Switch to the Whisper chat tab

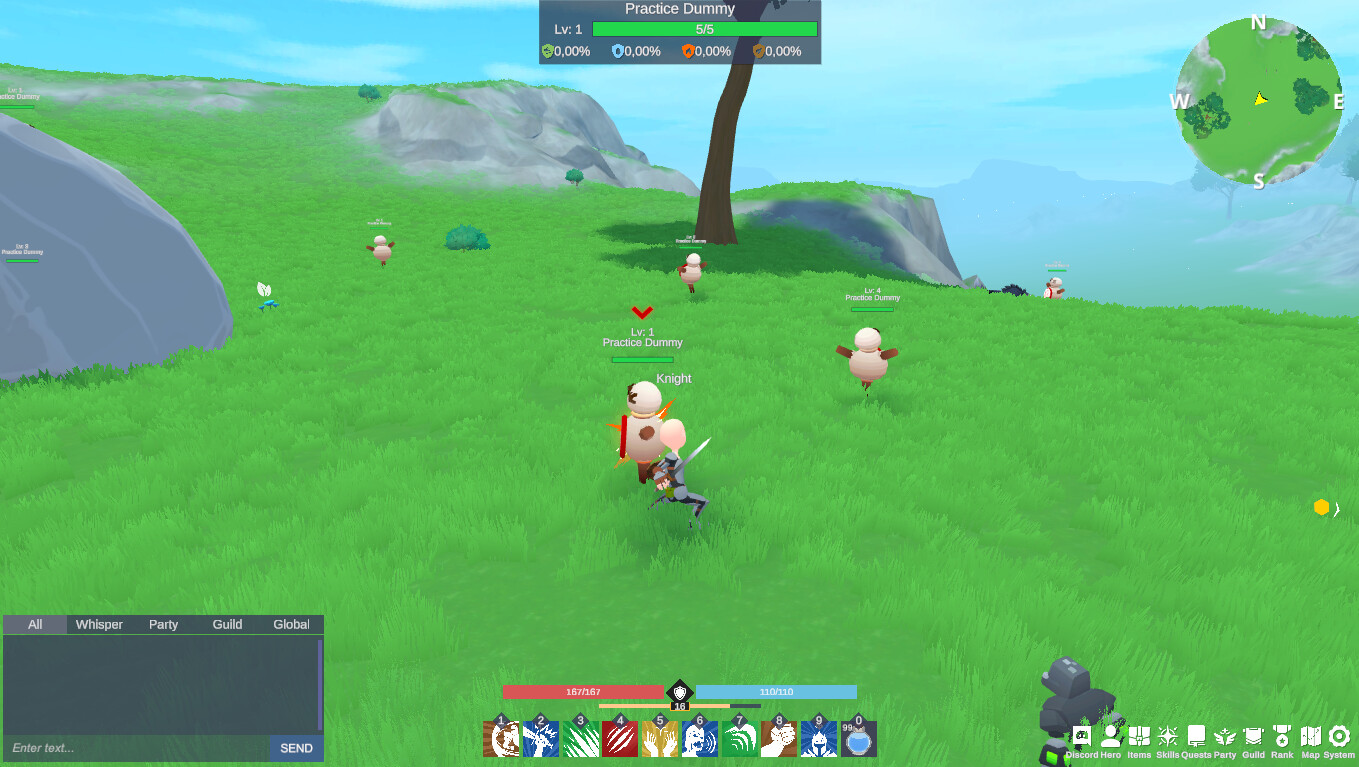(98, 624)
